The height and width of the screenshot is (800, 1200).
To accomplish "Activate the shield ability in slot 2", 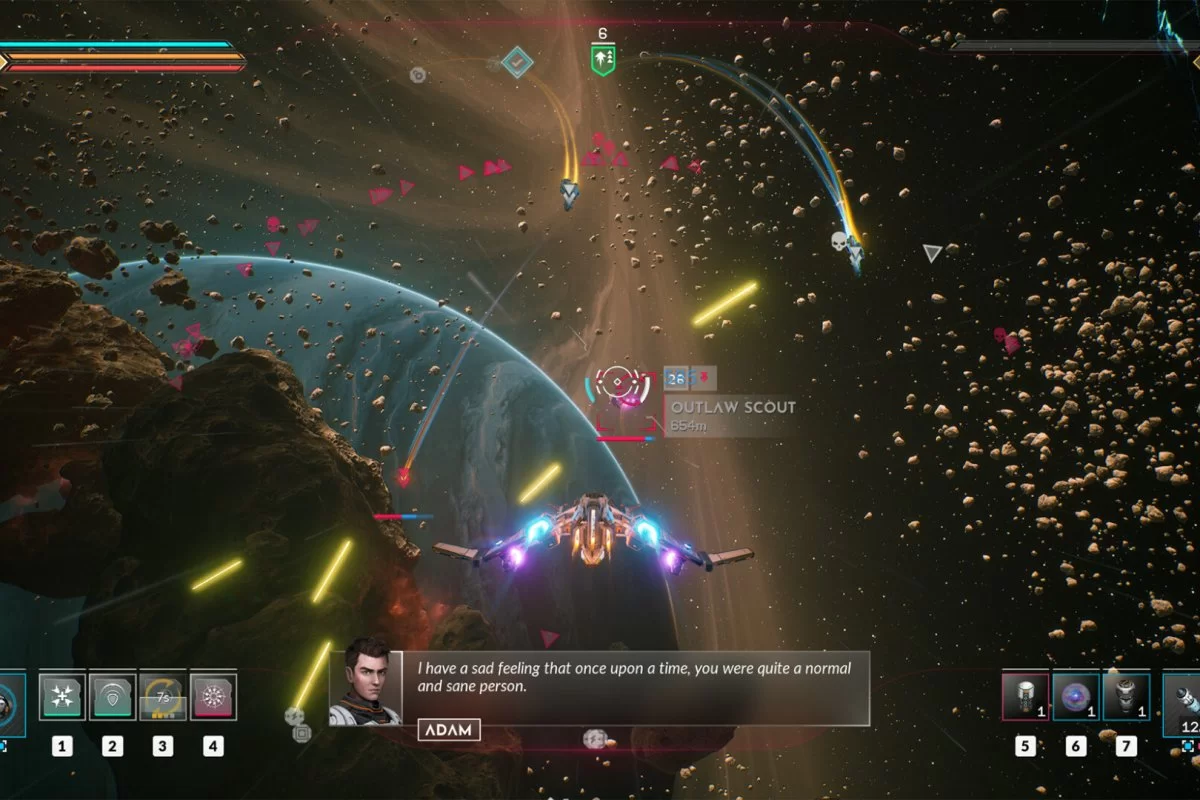I will pos(112,696).
